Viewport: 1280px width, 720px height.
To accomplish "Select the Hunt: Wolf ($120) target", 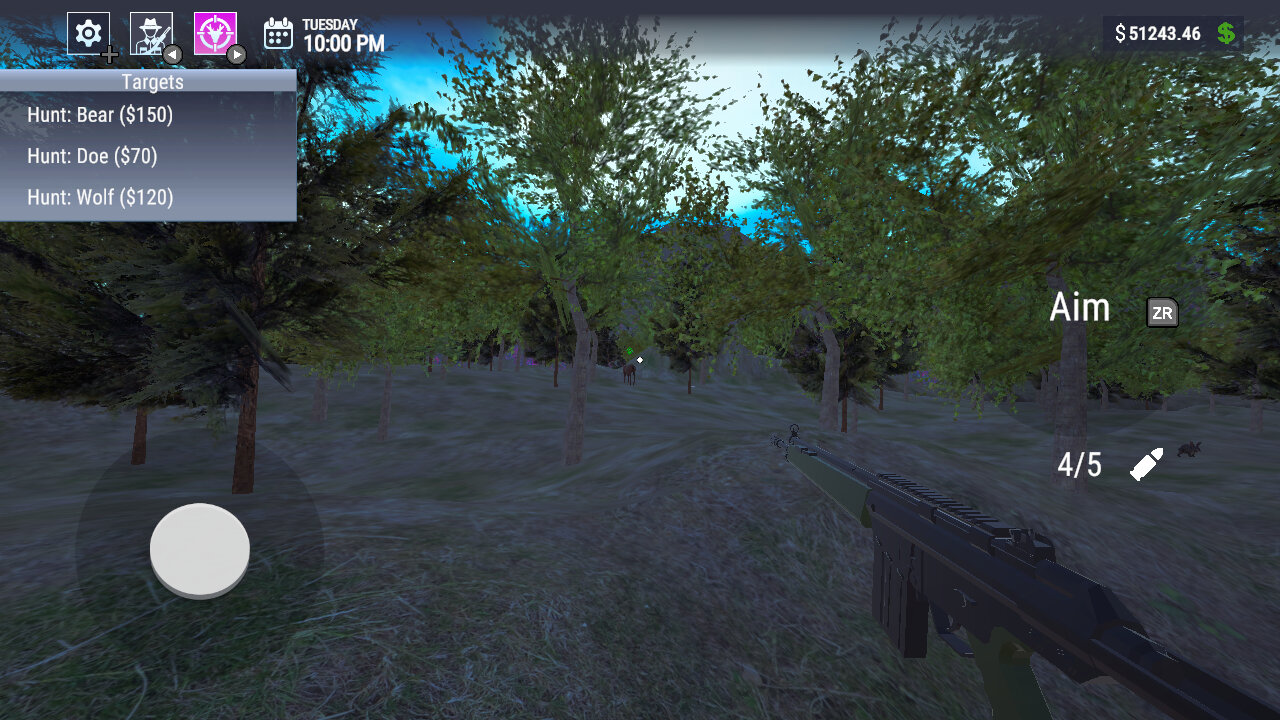I will click(x=97, y=197).
